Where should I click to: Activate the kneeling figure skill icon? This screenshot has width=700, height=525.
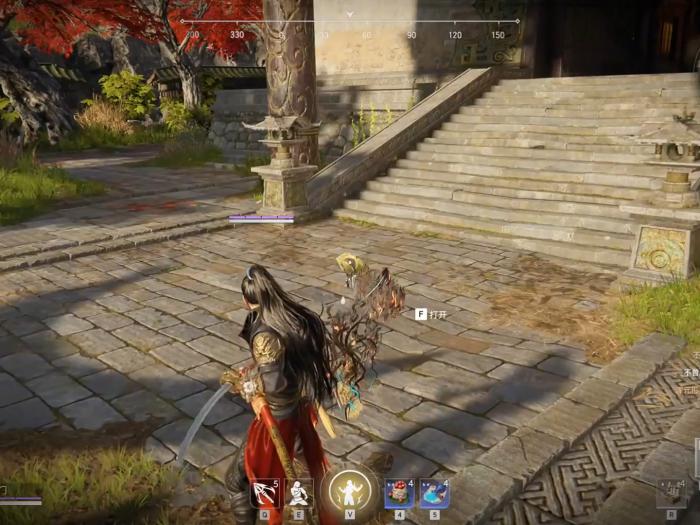(x=298, y=493)
